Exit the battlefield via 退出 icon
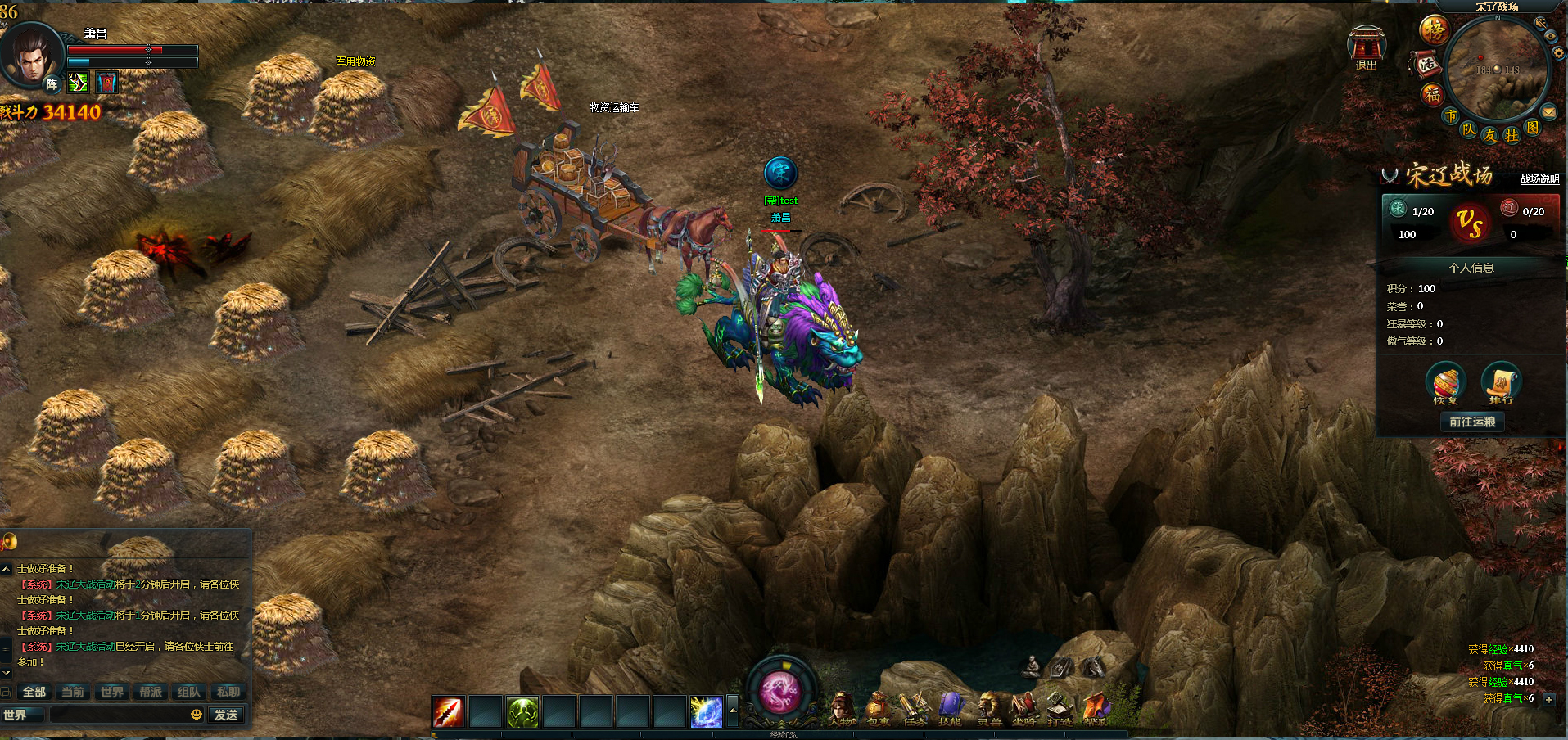The height and width of the screenshot is (740, 1568). [1366, 47]
